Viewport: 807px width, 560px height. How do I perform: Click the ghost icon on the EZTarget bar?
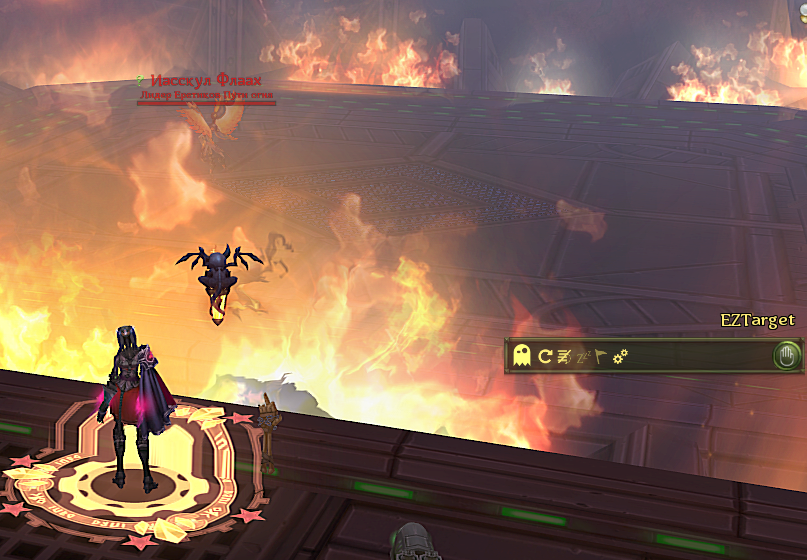coord(521,355)
